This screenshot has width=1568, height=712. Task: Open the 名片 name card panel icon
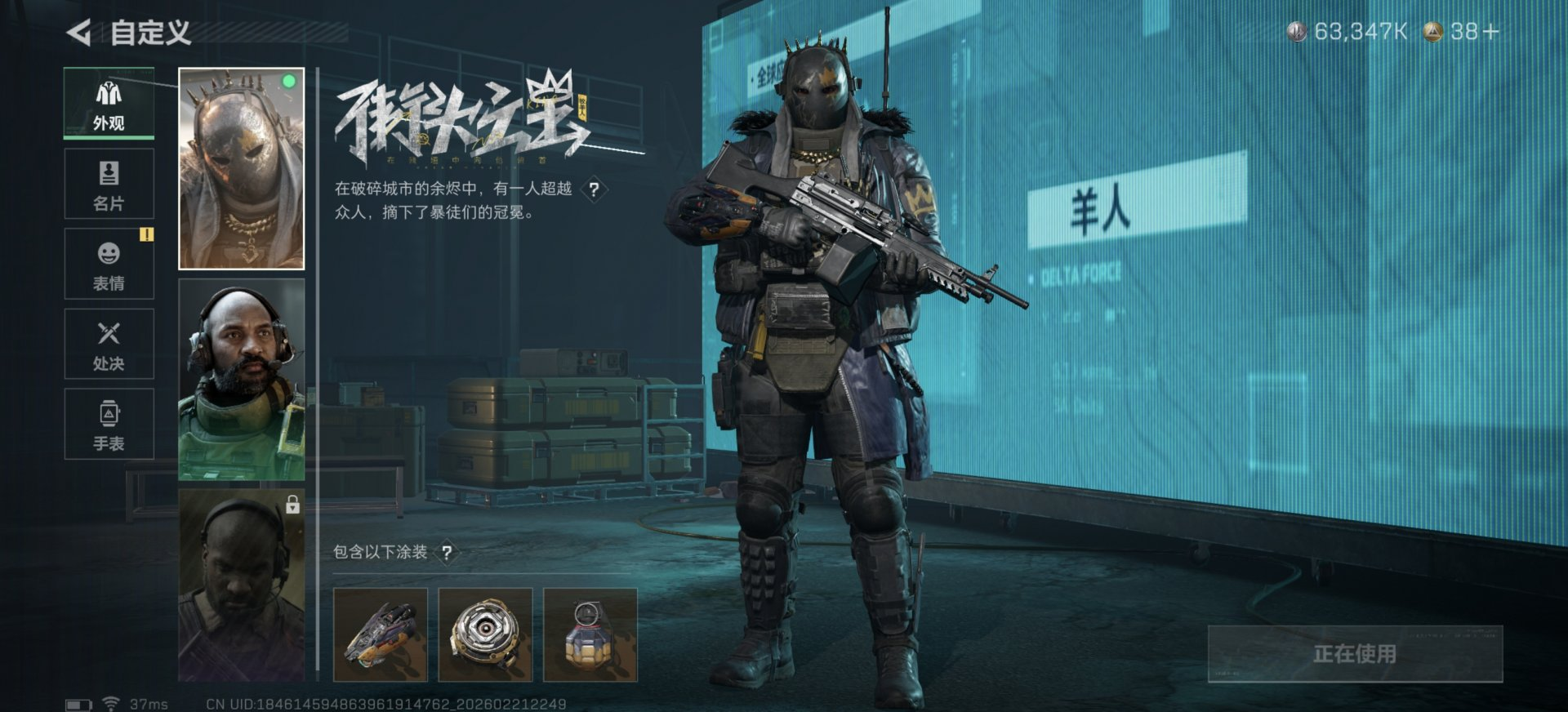109,174
